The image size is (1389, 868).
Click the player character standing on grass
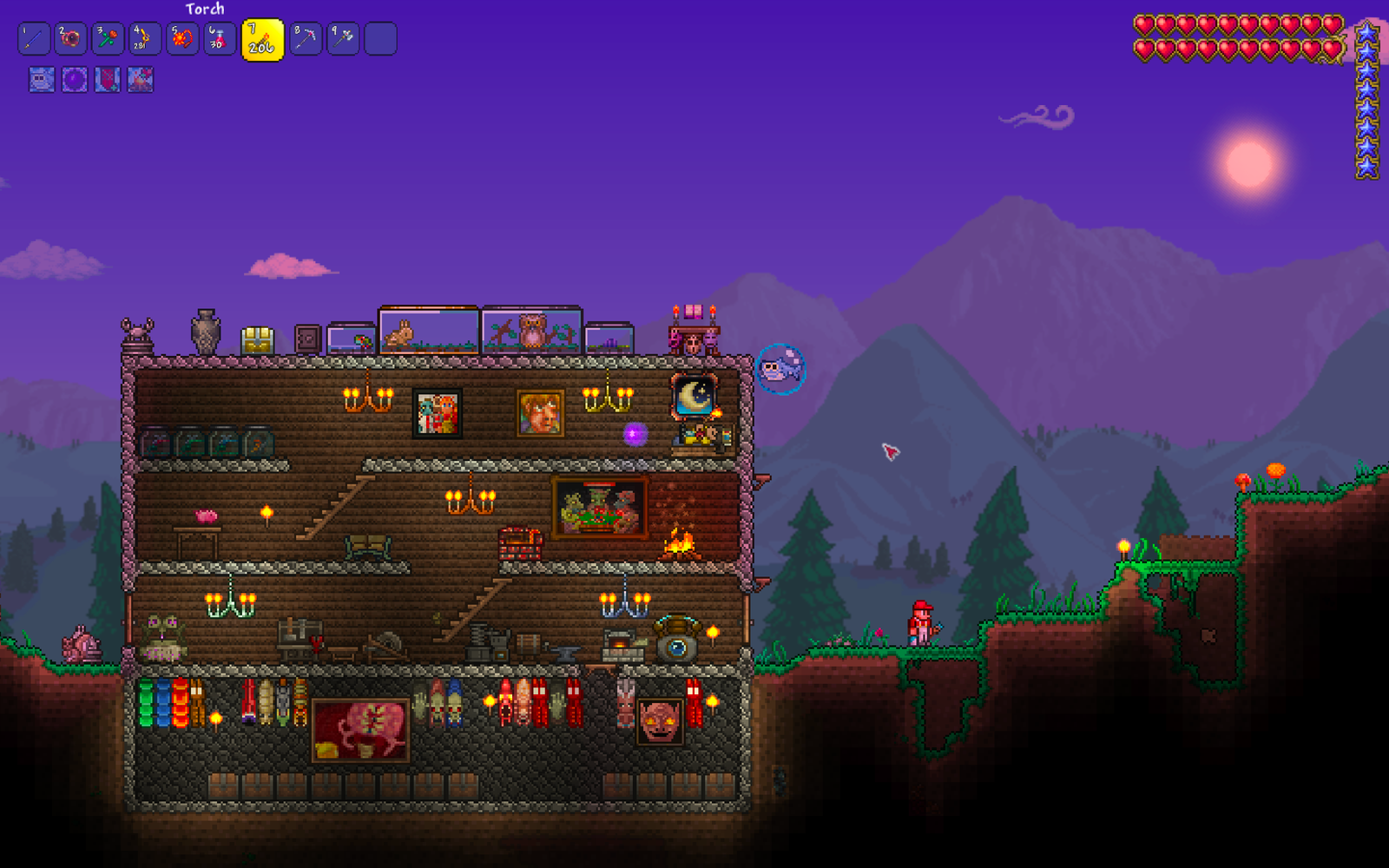[920, 623]
